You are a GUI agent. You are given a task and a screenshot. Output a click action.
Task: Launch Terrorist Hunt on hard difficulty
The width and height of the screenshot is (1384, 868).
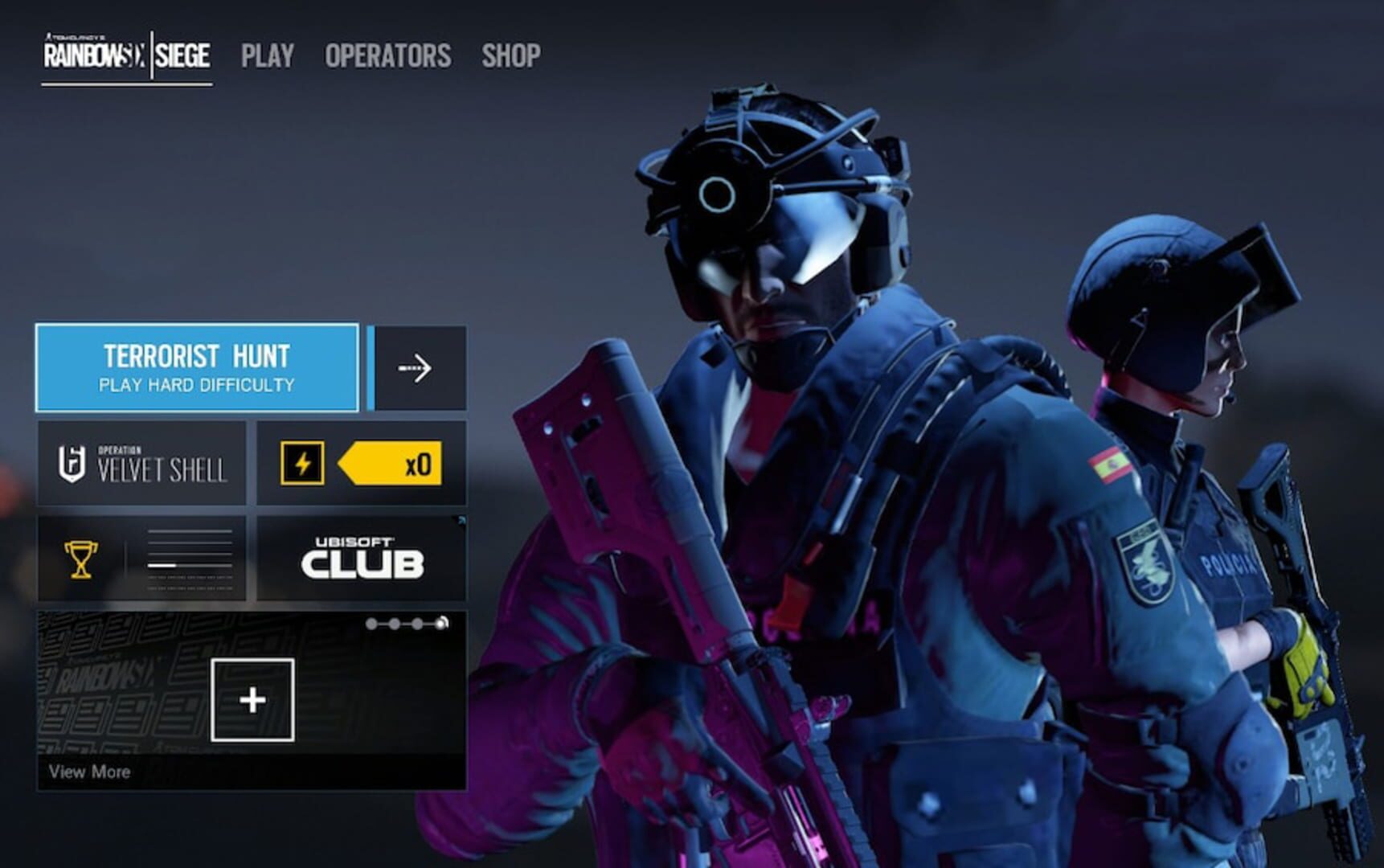(195, 366)
